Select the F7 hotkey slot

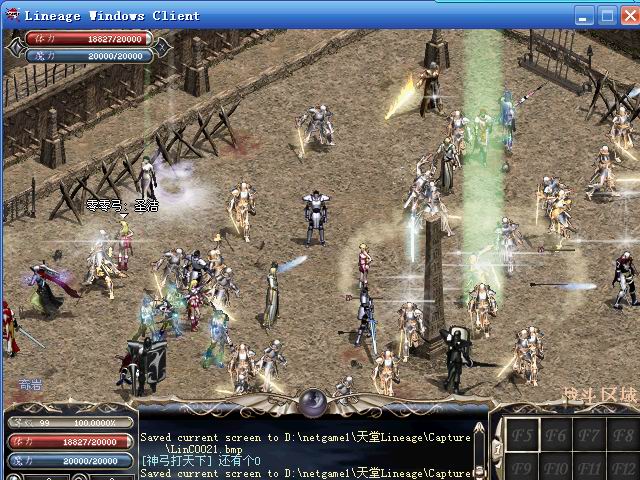click(589, 436)
